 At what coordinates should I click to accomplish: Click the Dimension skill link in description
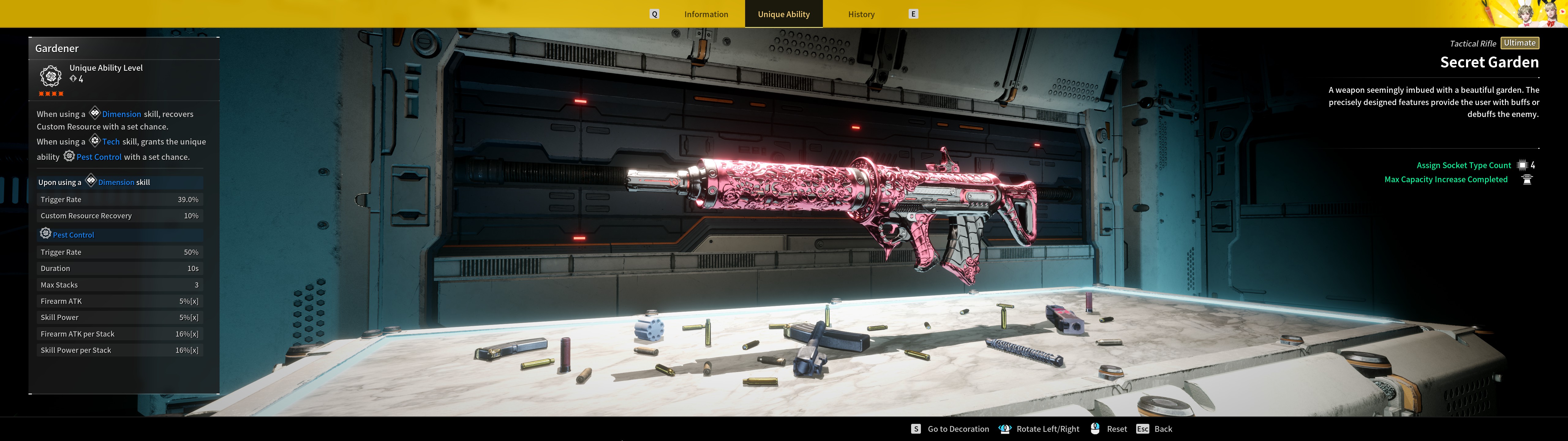click(x=121, y=114)
